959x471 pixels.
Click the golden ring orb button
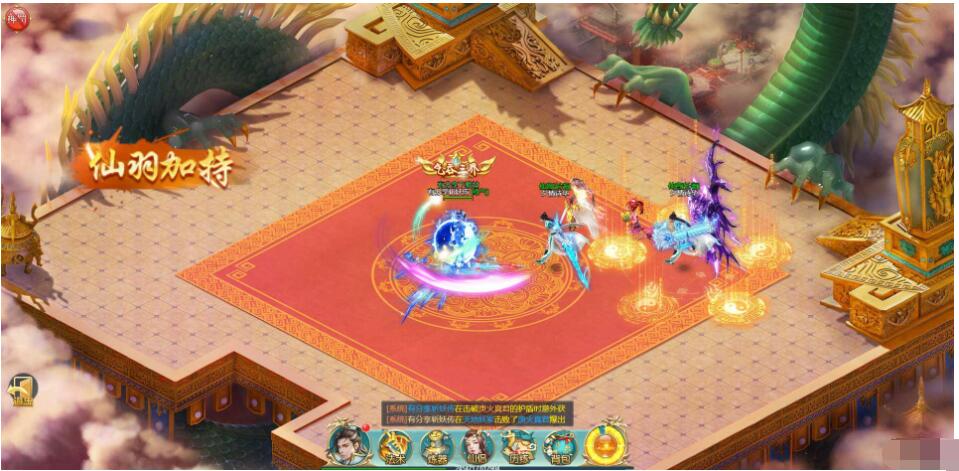(x=605, y=444)
